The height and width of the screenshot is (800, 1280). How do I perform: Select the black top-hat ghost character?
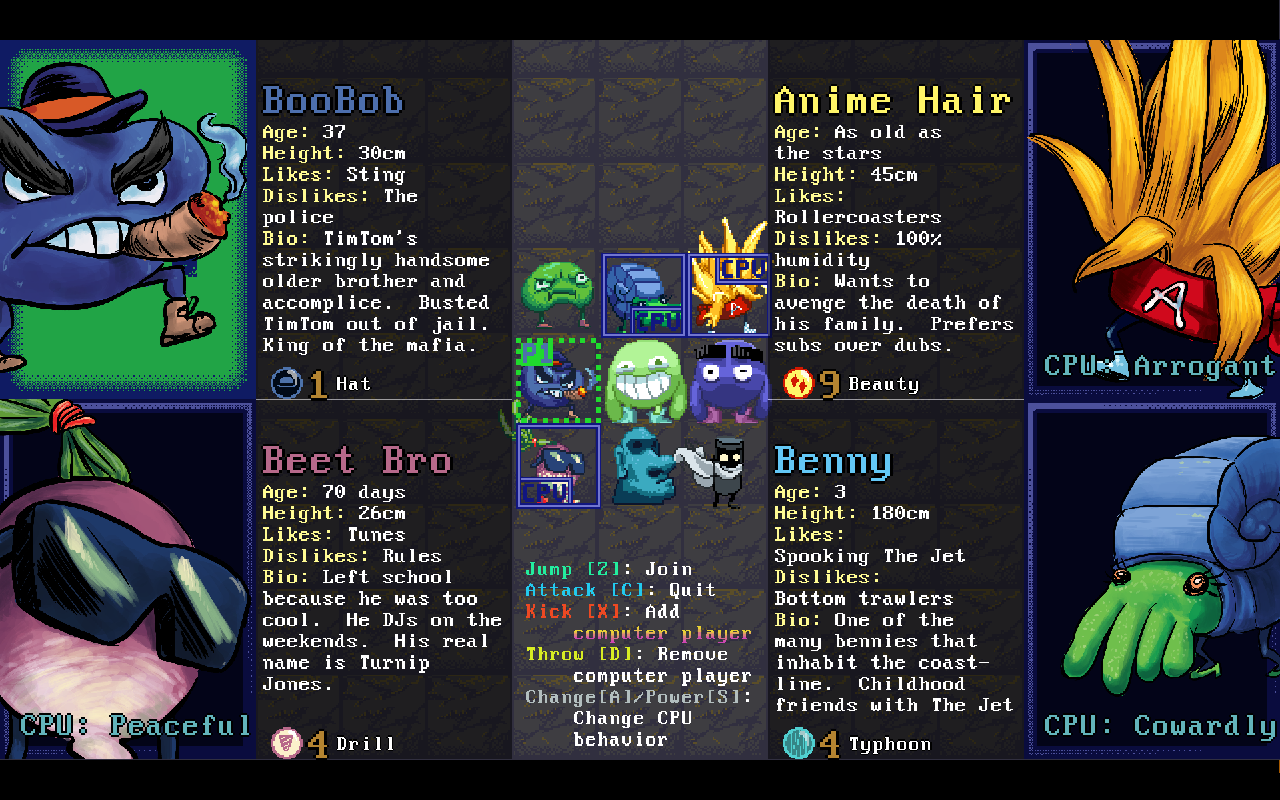722,468
